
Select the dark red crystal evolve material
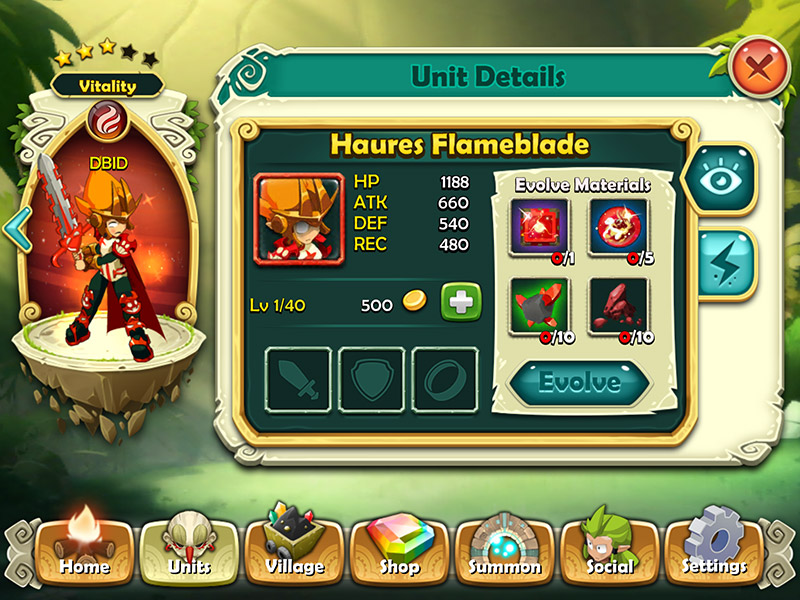pos(619,304)
